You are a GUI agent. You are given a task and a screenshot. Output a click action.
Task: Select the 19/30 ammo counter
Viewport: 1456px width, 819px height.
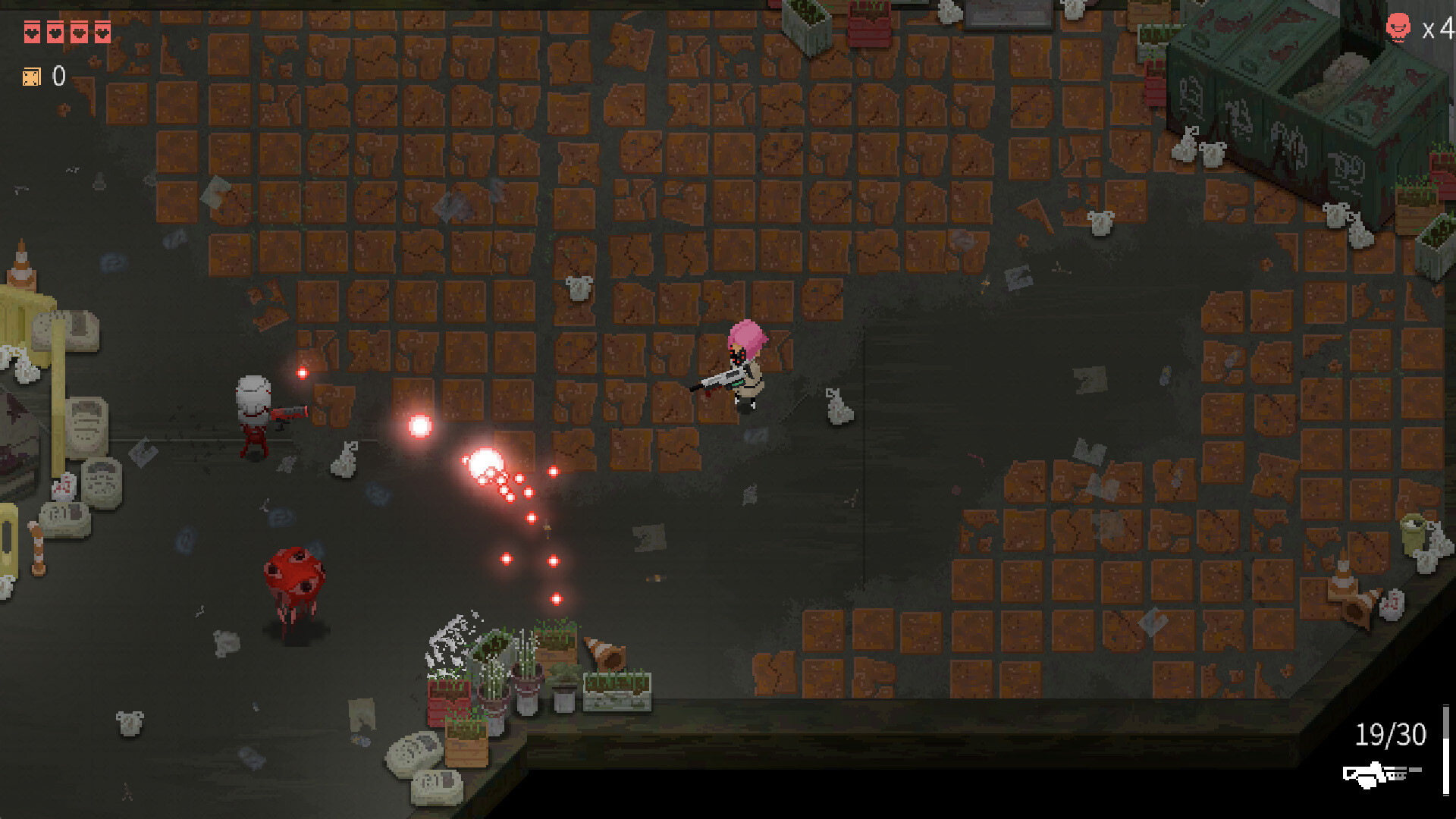click(1390, 734)
